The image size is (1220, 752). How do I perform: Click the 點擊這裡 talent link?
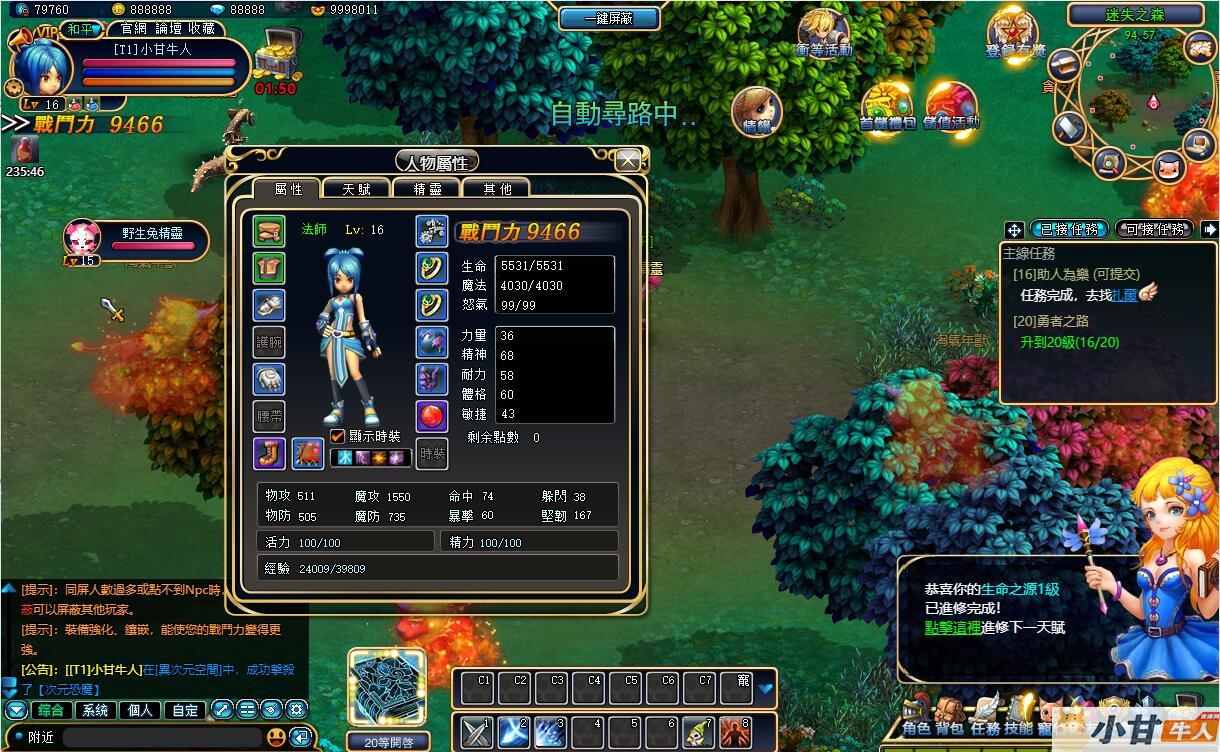952,627
